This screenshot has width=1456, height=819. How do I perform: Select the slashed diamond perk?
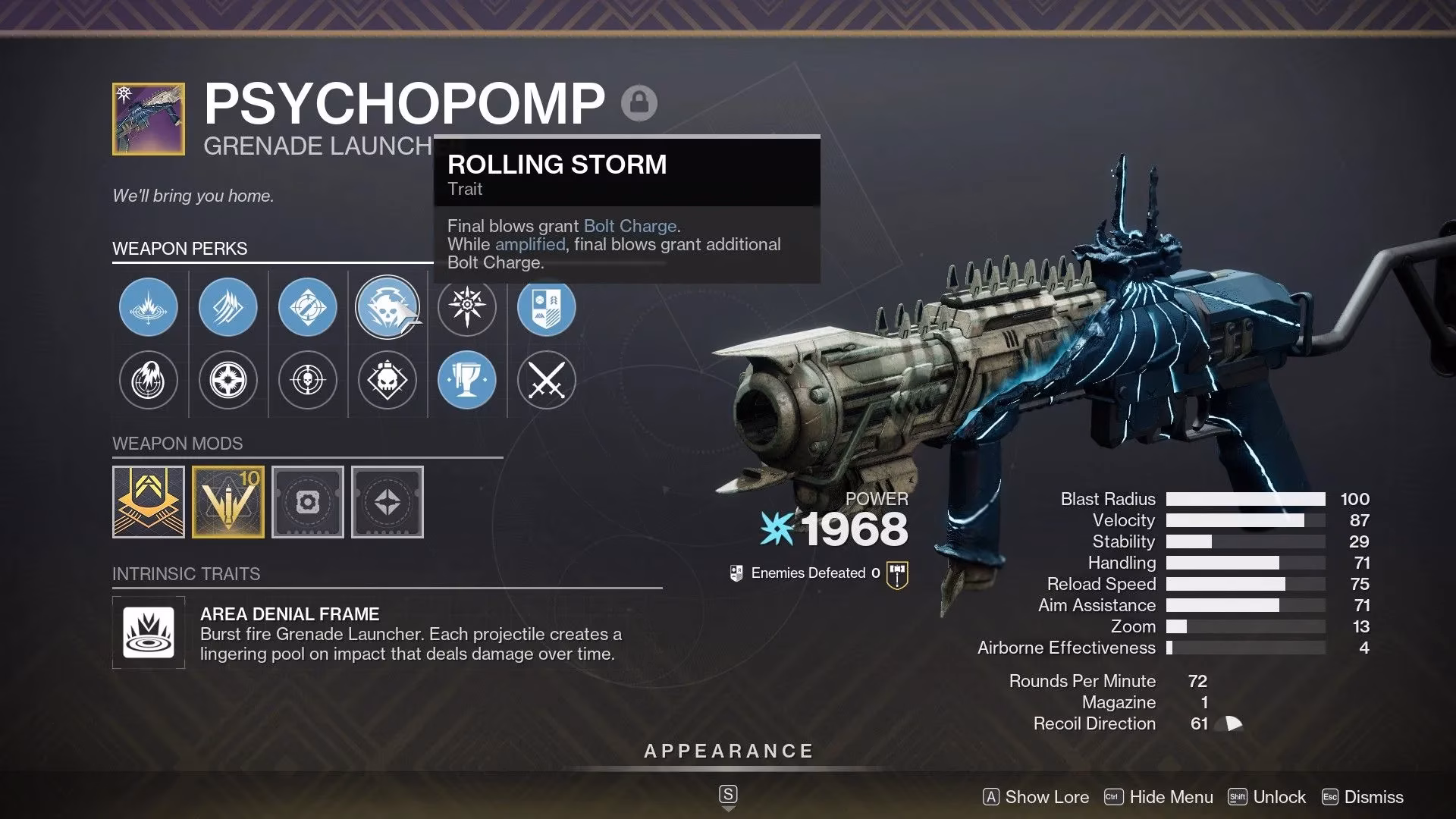227,307
